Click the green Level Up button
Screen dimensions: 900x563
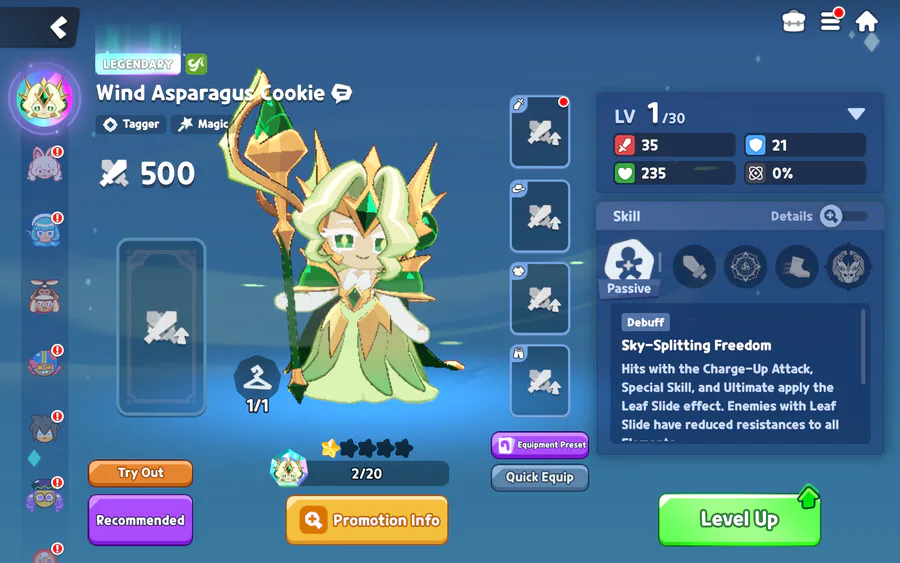[739, 519]
